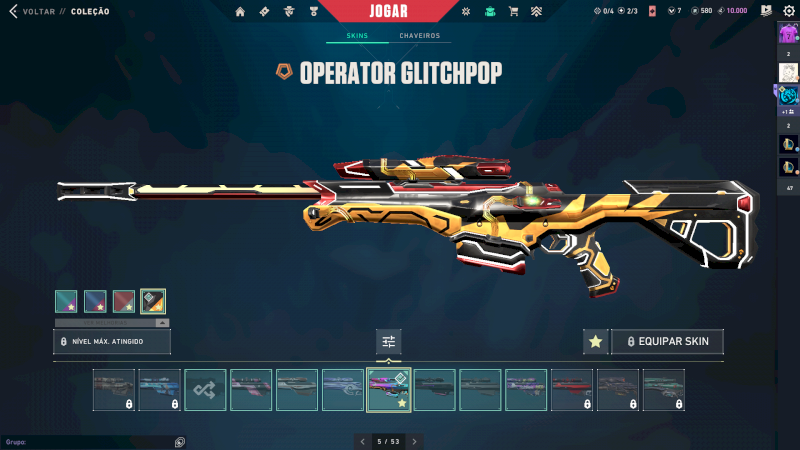Open the agents menu icon in teal
Screen dimensions: 800x450
click(490, 11)
